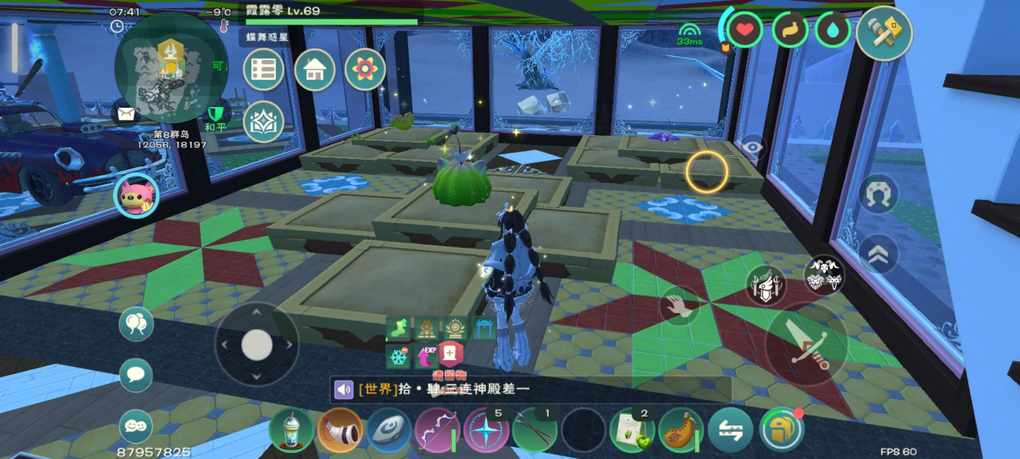Open the list menu button
Image resolution: width=1020 pixels, height=459 pixels.
click(x=264, y=69)
